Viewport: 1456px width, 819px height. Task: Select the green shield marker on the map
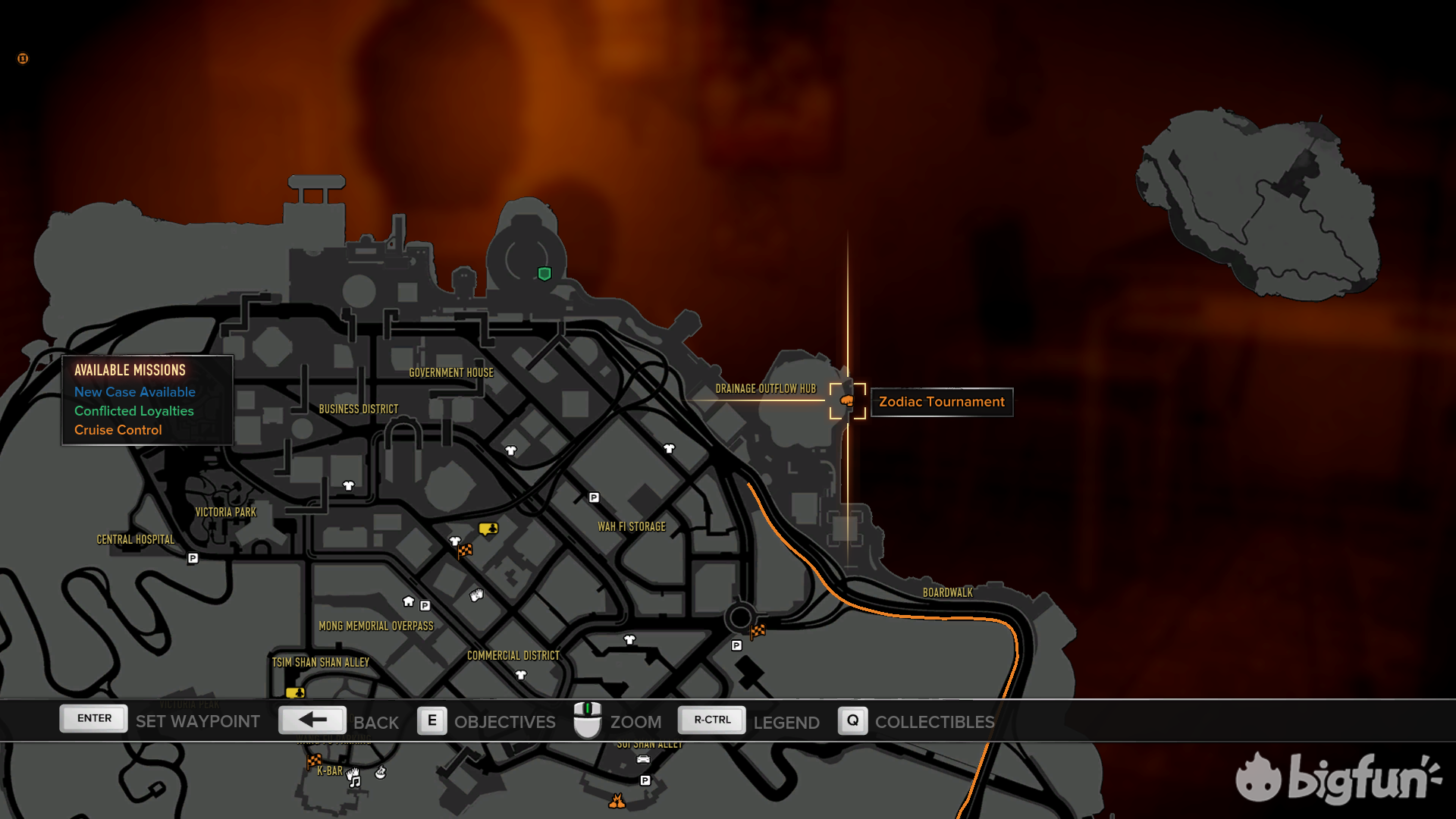[x=544, y=274]
